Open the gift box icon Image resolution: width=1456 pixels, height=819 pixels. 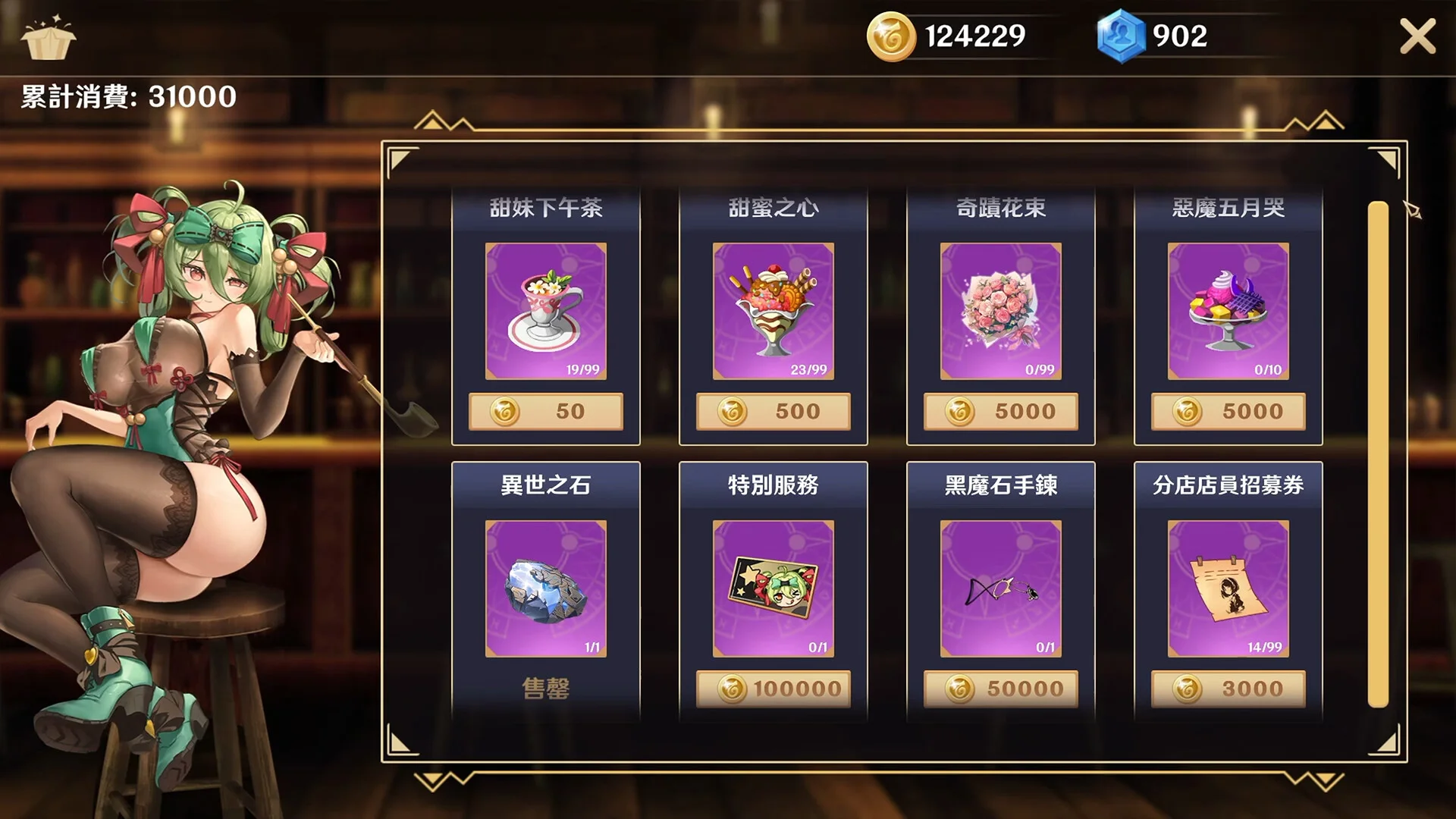click(x=48, y=38)
